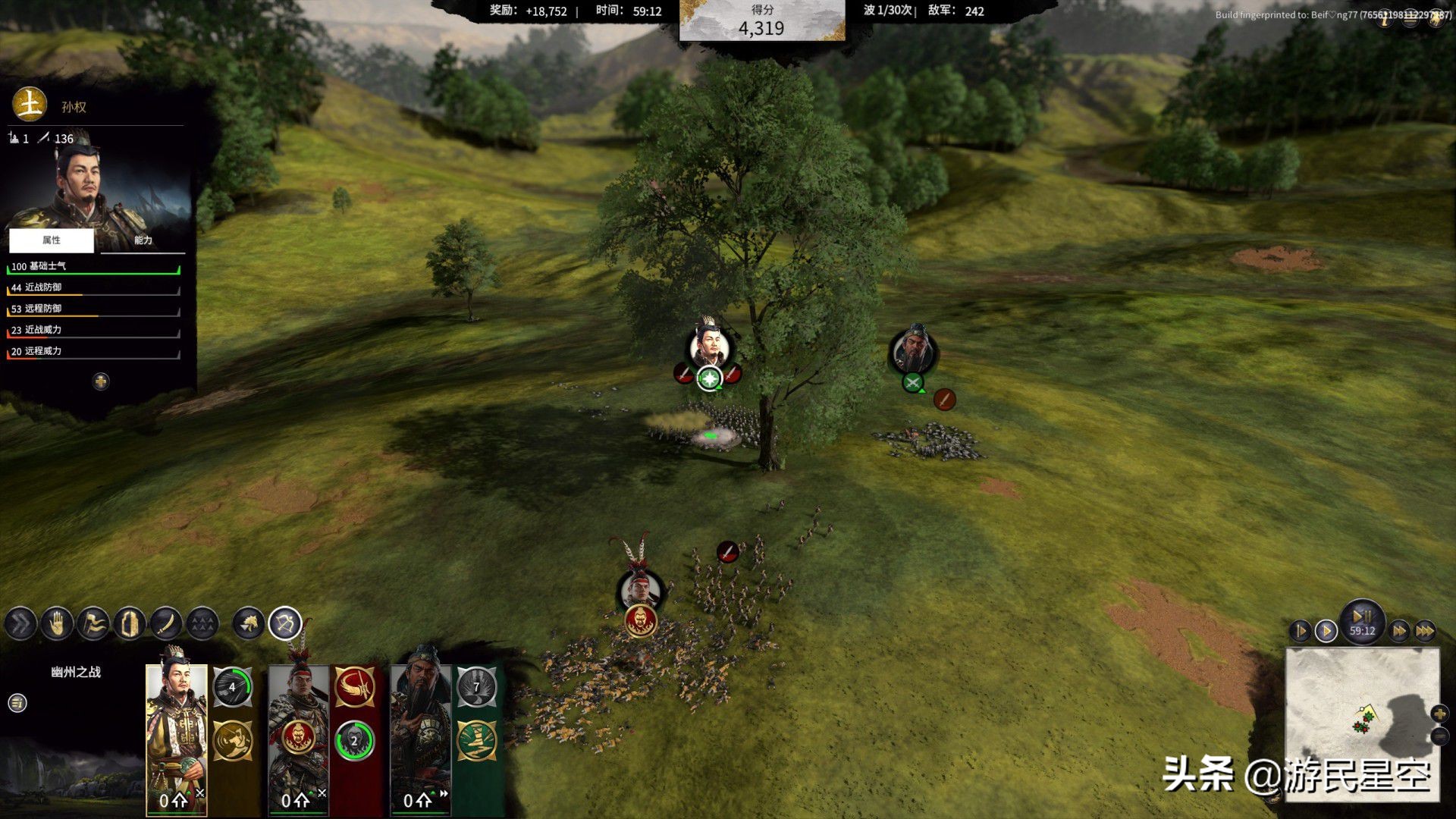The height and width of the screenshot is (819, 1456).
Task: Activate the red halberd-sweep ability icon
Action: [355, 687]
